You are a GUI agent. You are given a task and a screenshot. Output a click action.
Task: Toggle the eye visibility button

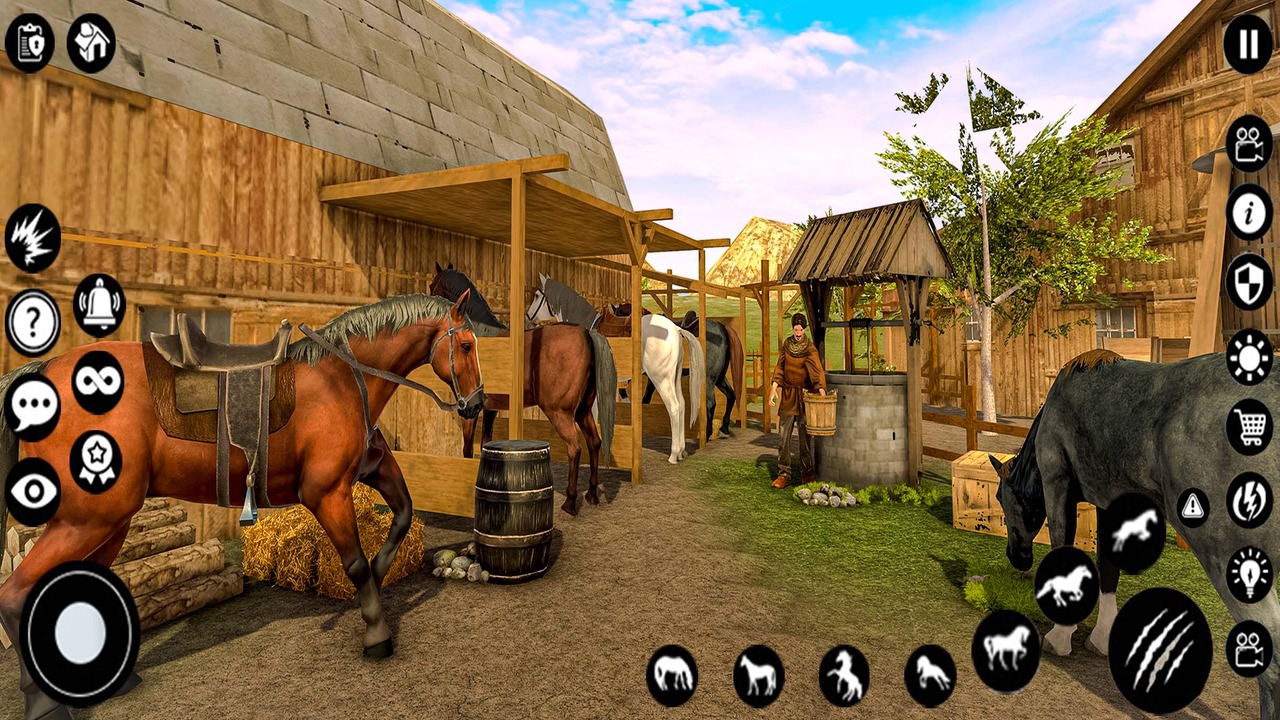pyautogui.click(x=33, y=491)
